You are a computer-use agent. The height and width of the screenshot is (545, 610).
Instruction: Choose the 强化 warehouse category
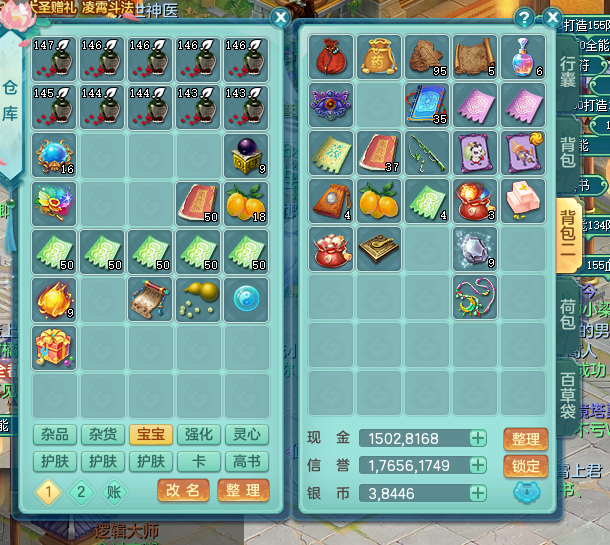pos(198,434)
